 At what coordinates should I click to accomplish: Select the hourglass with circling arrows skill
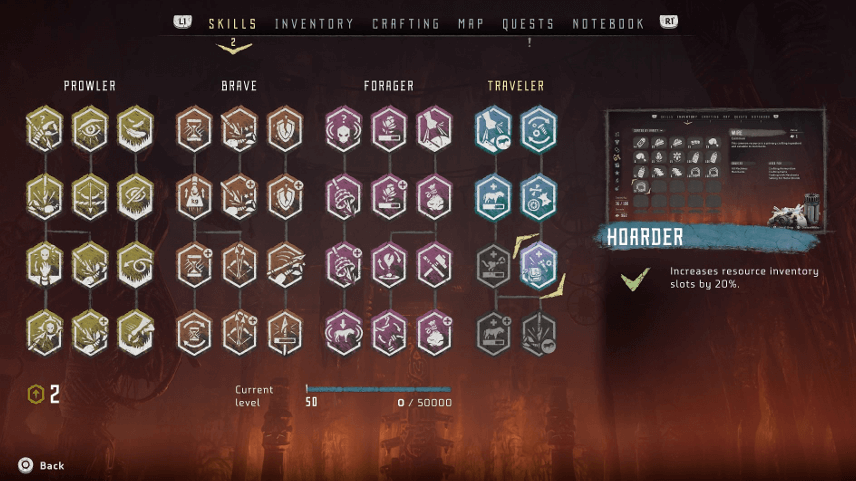pyautogui.click(x=194, y=333)
